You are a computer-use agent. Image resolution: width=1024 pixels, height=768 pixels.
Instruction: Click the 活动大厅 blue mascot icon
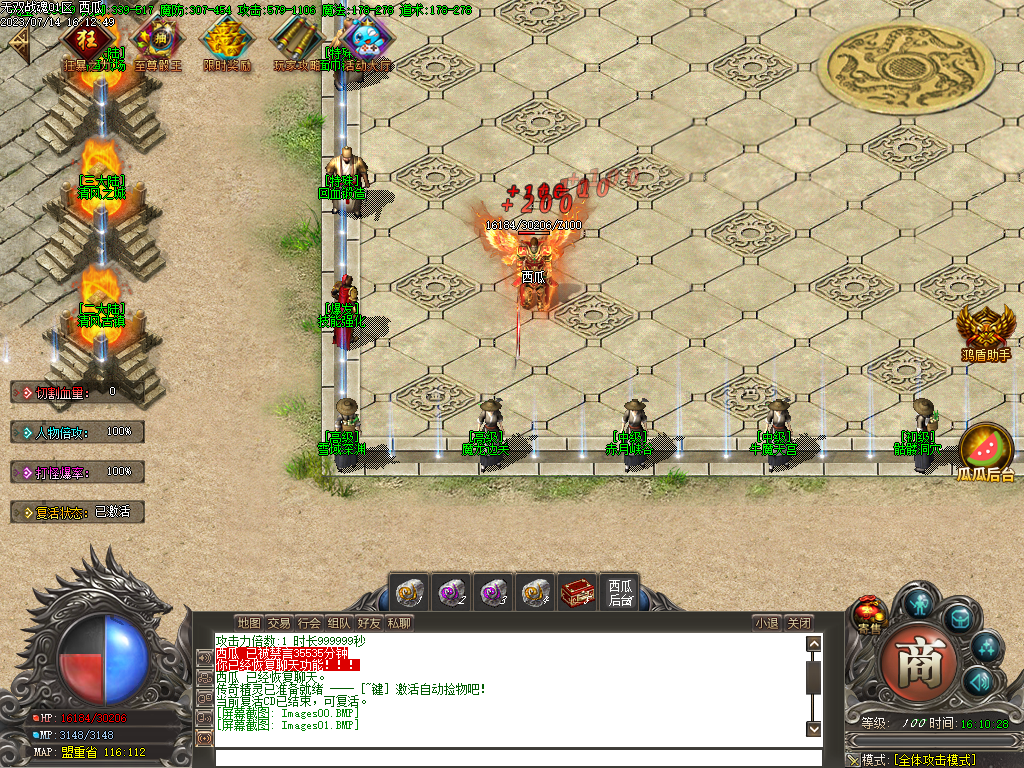pyautogui.click(x=364, y=42)
